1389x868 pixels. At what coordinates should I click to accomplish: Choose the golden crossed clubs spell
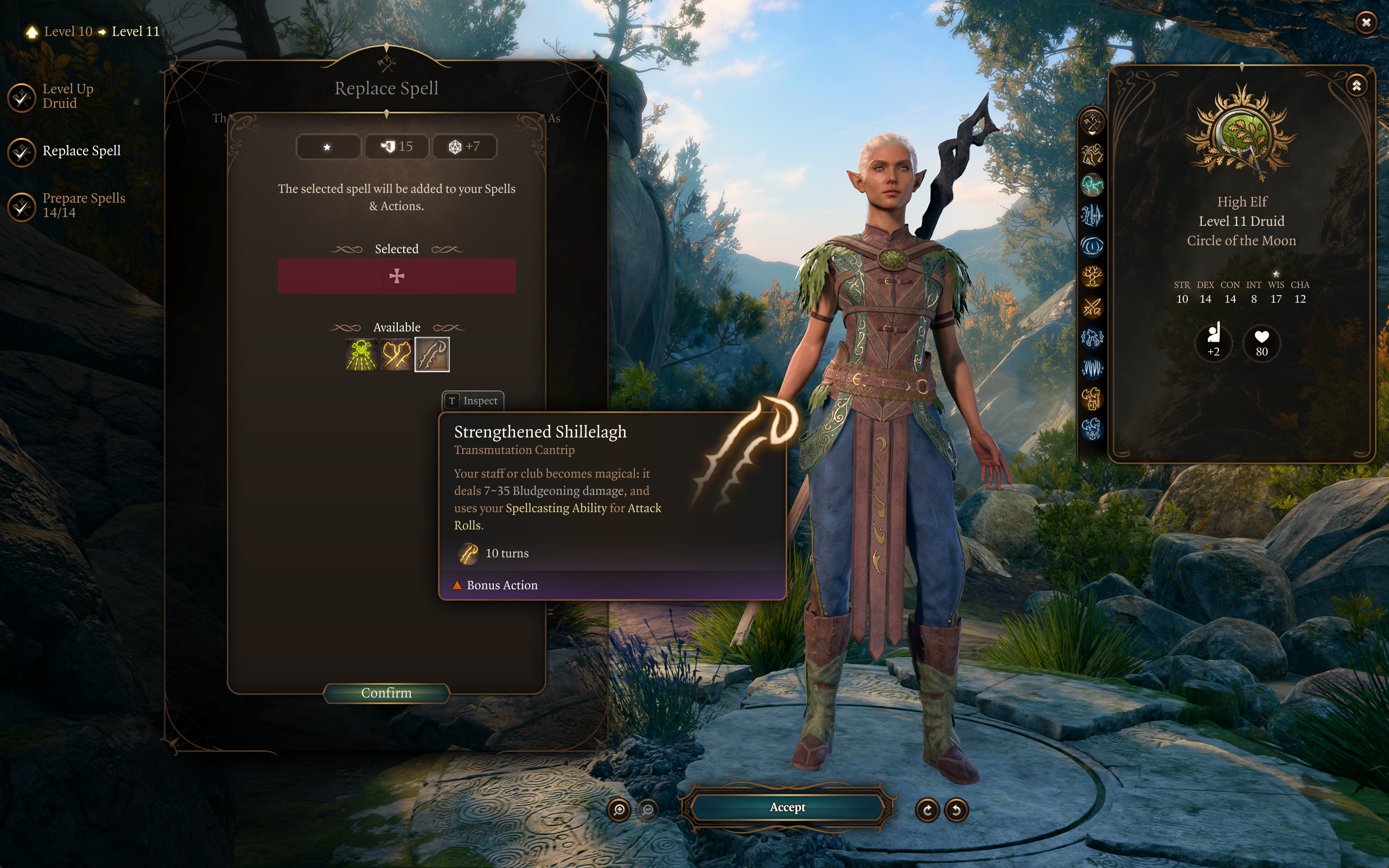[x=397, y=354]
